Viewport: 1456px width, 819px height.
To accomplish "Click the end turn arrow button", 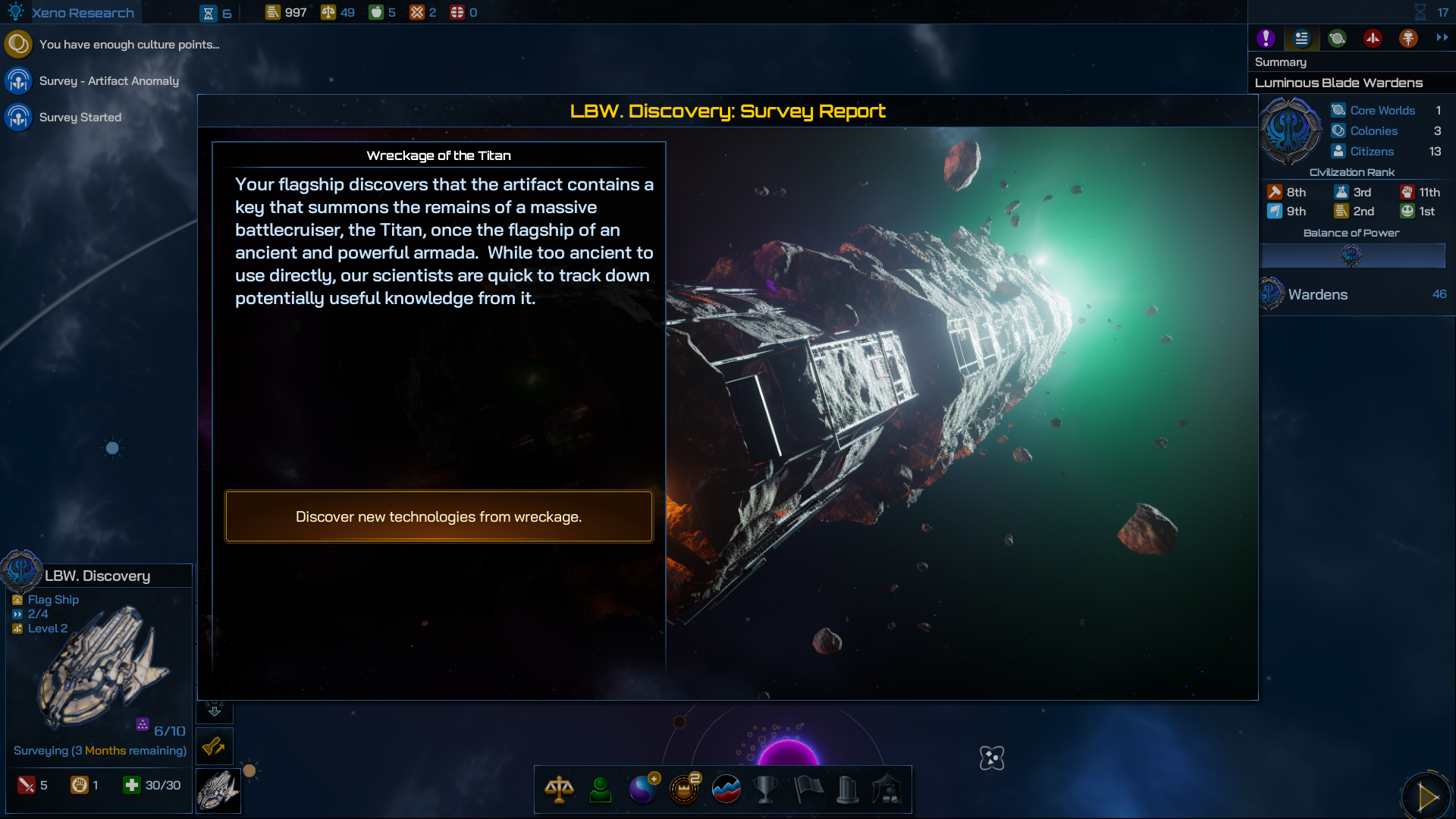I will pos(1426,796).
